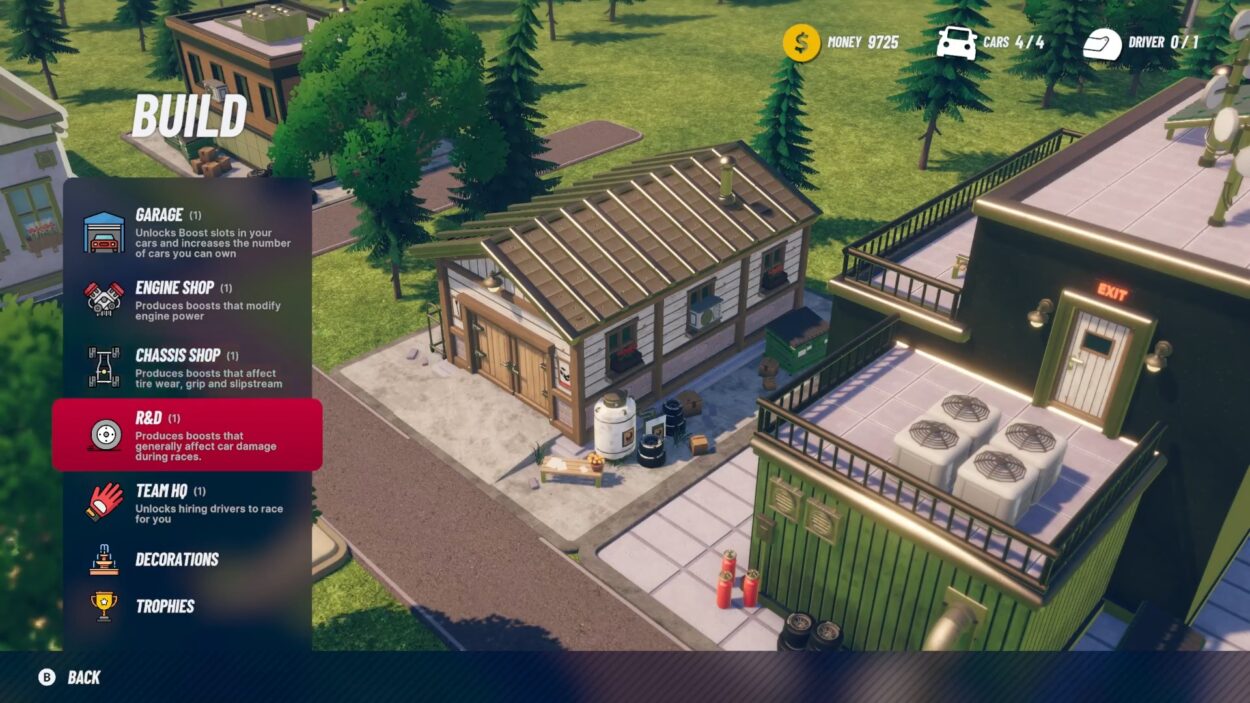Choose Team HQ to build
This screenshot has height=703, width=1250.
point(187,503)
